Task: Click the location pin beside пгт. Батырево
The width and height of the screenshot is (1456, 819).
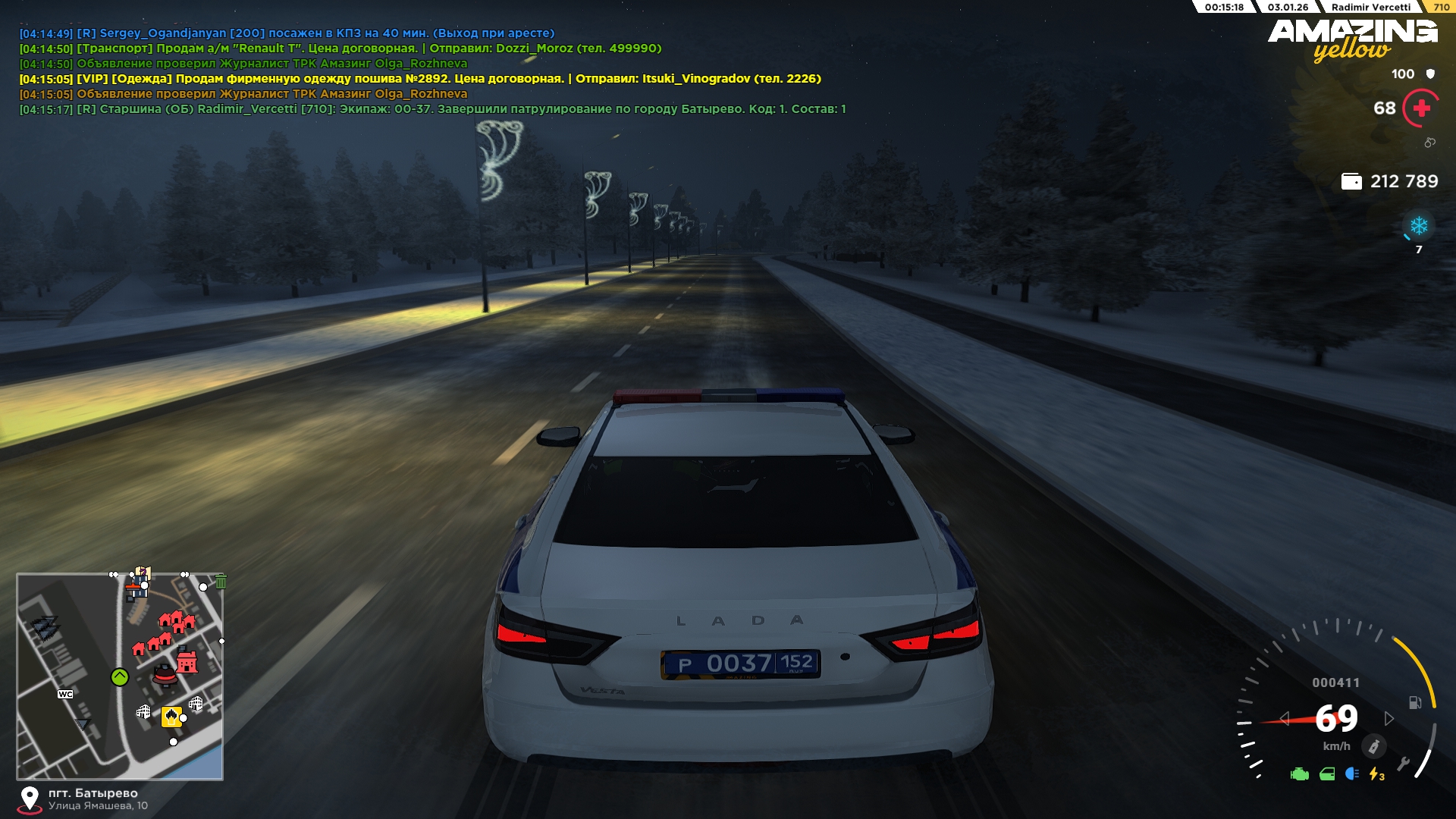Action: tap(30, 799)
